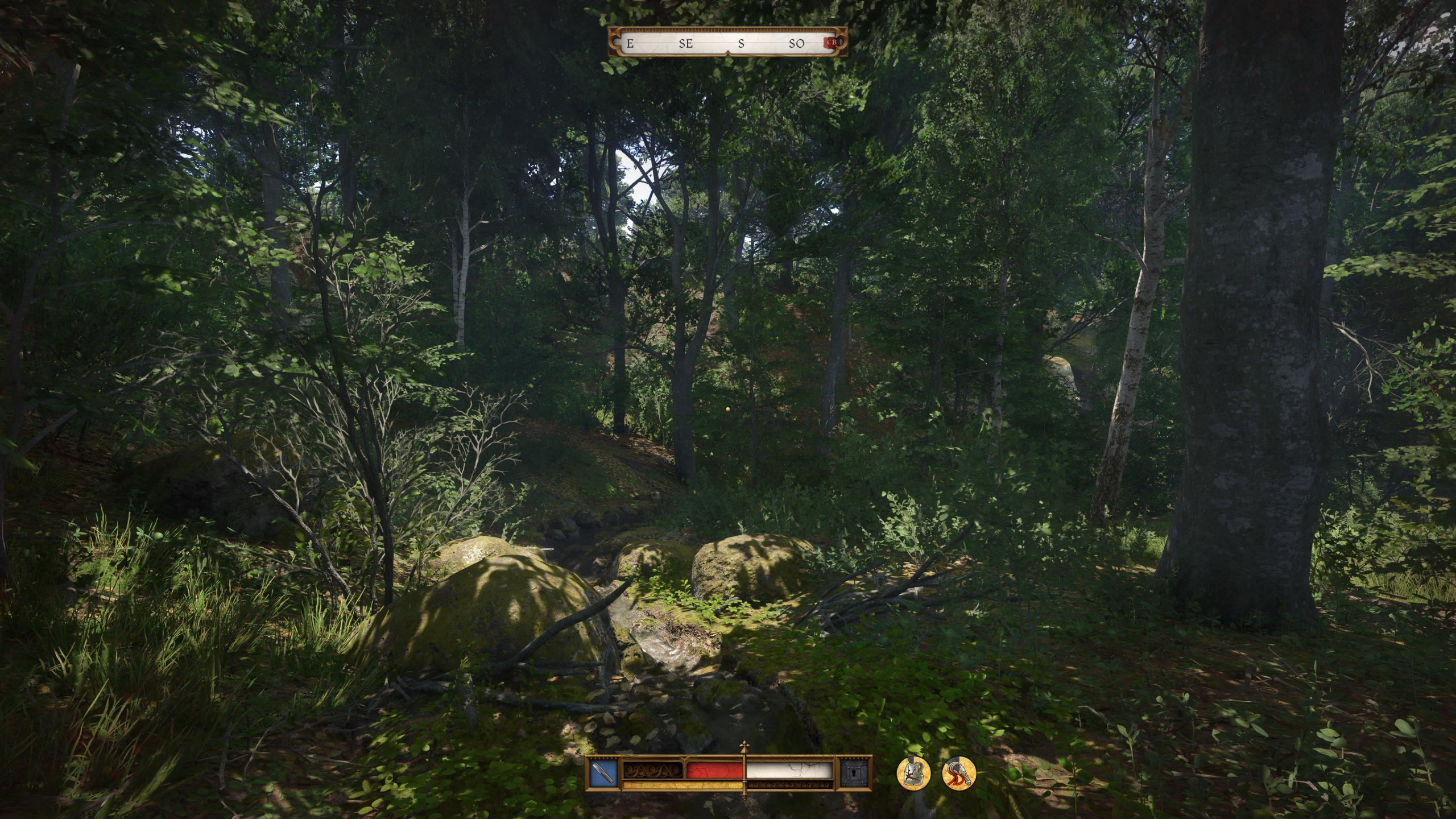Click the blue equipped weapon slot
The width and height of the screenshot is (1456, 819).
tap(602, 774)
